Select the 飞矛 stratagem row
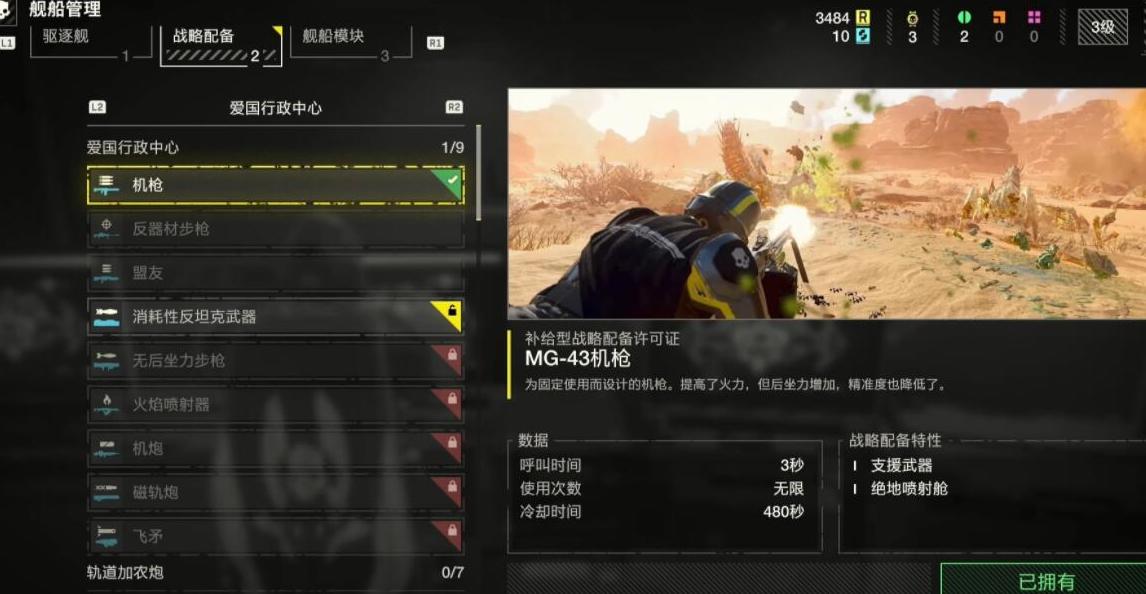Screen dimensions: 1146x594 (x=275, y=536)
